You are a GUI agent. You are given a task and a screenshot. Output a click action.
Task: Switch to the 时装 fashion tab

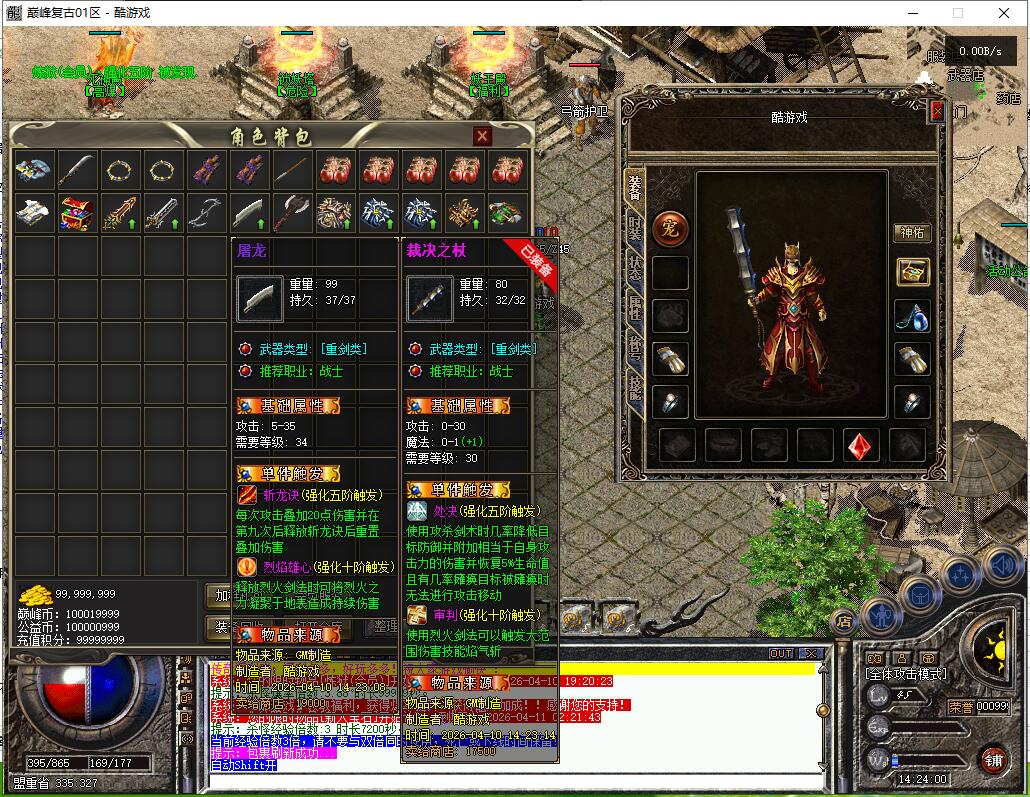tap(635, 229)
